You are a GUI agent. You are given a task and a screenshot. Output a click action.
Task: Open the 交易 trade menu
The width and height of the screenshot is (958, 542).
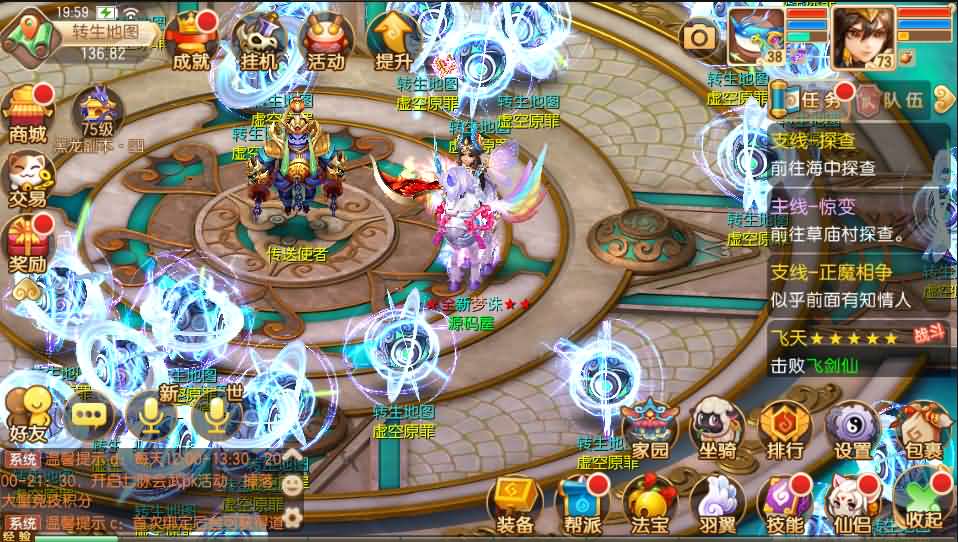(27, 178)
